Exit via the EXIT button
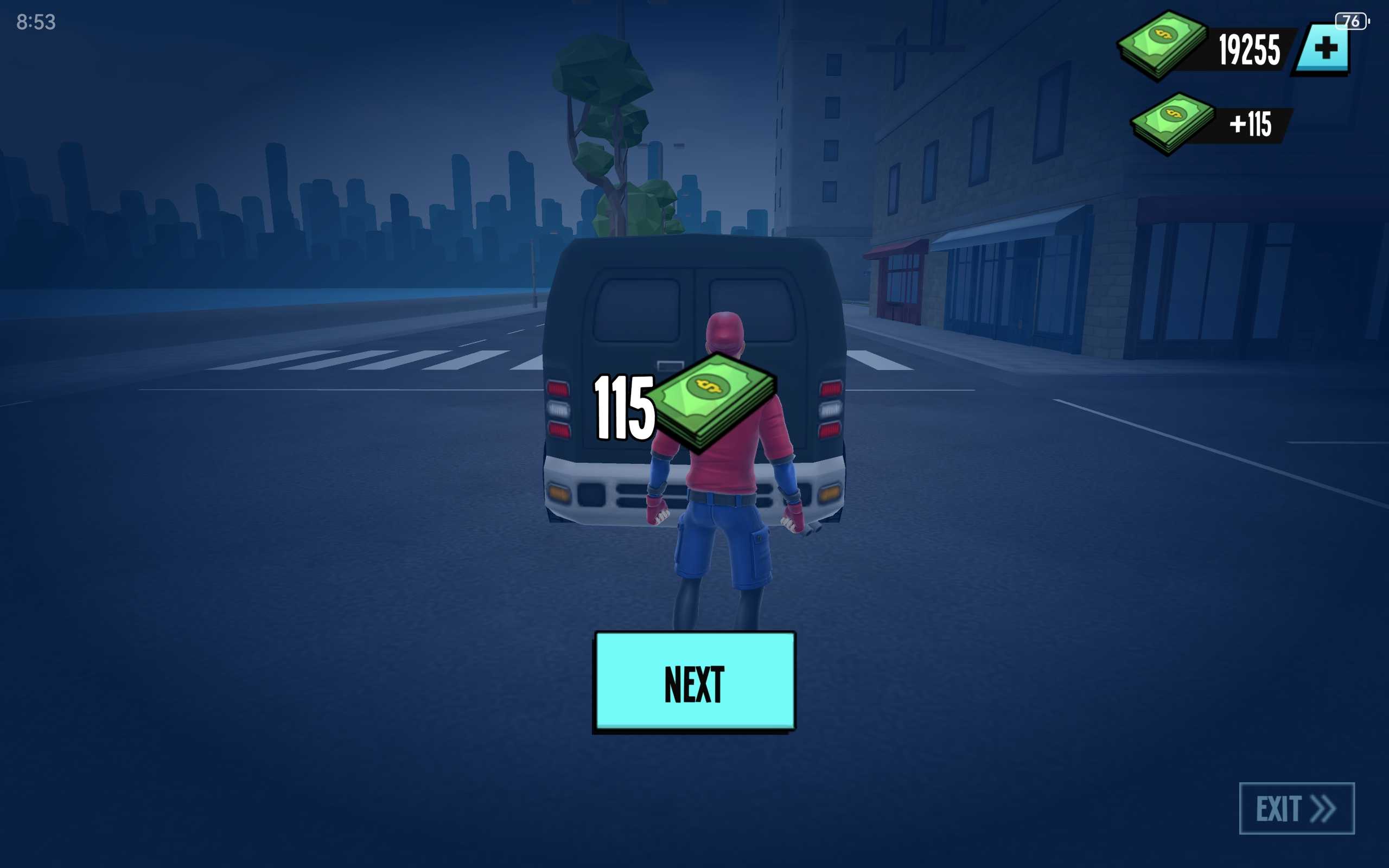This screenshot has height=868, width=1389. pyautogui.click(x=1296, y=808)
